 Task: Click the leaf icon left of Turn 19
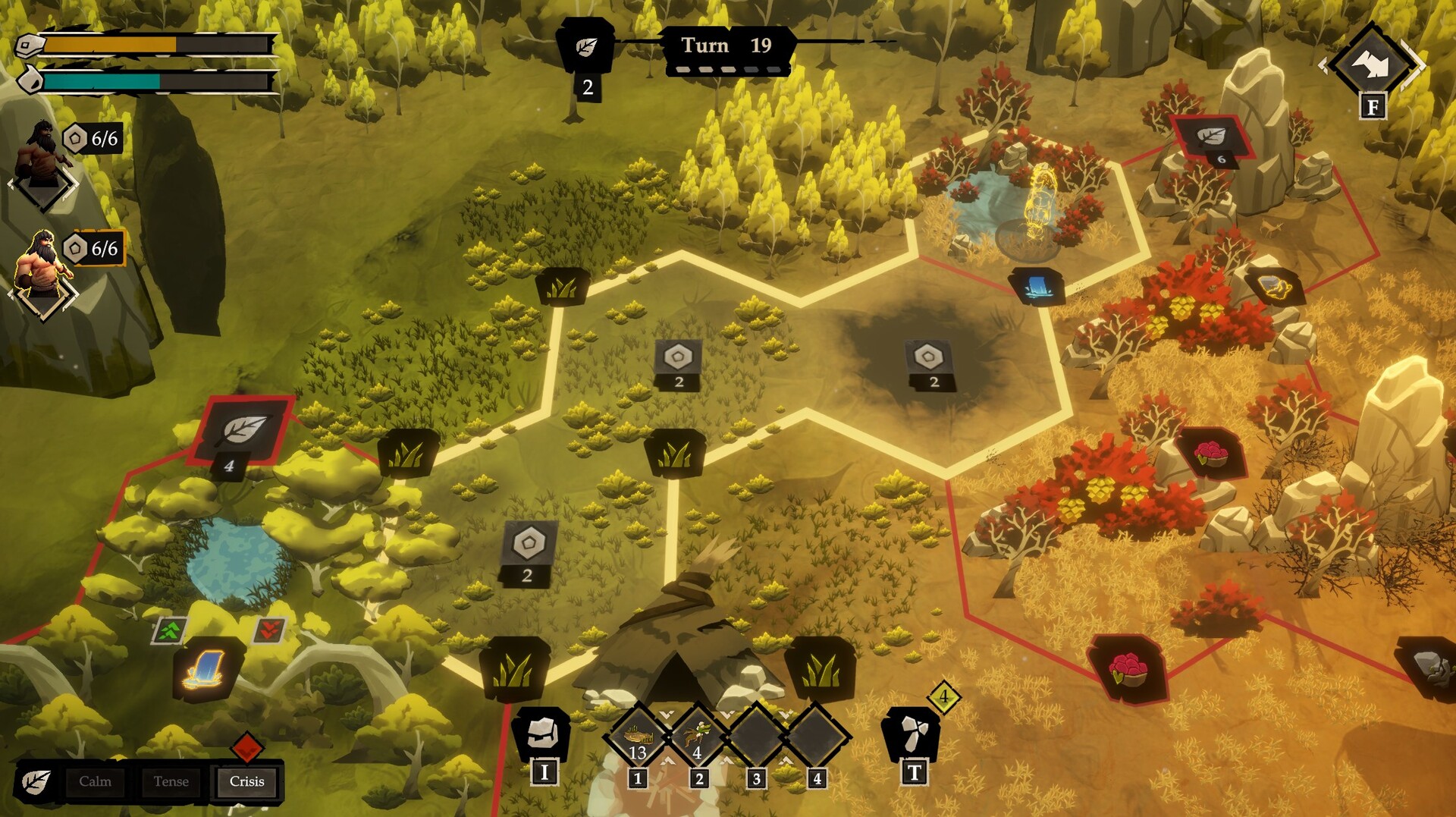[x=586, y=47]
